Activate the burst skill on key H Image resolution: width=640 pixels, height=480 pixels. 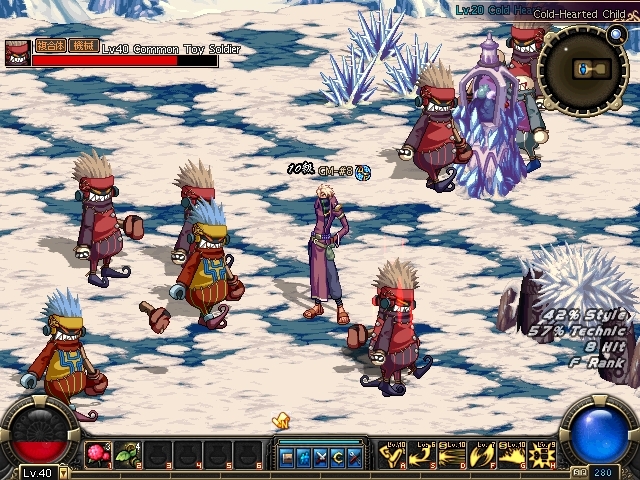click(542, 456)
